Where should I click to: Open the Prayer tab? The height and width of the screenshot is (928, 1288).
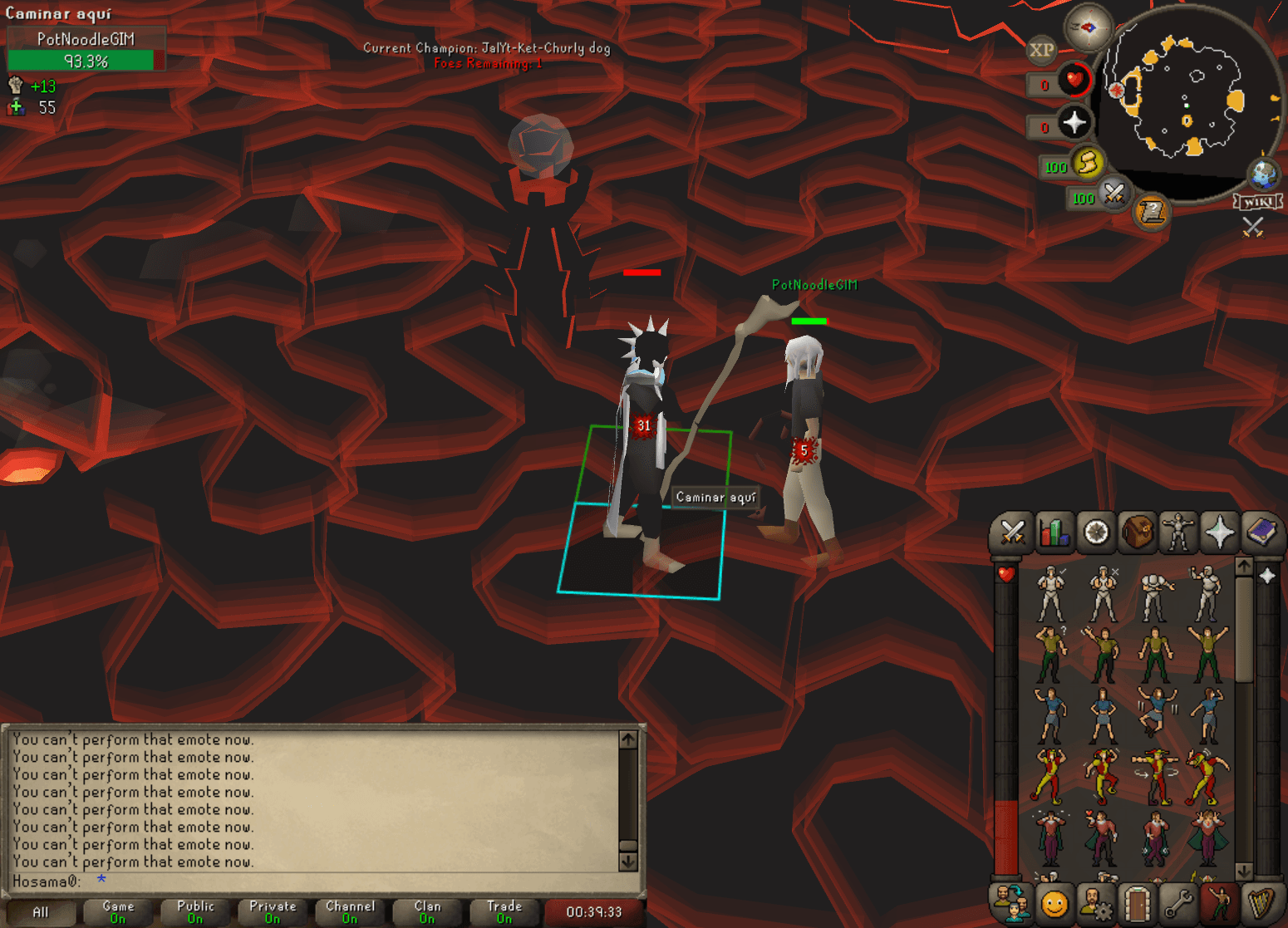[1219, 533]
